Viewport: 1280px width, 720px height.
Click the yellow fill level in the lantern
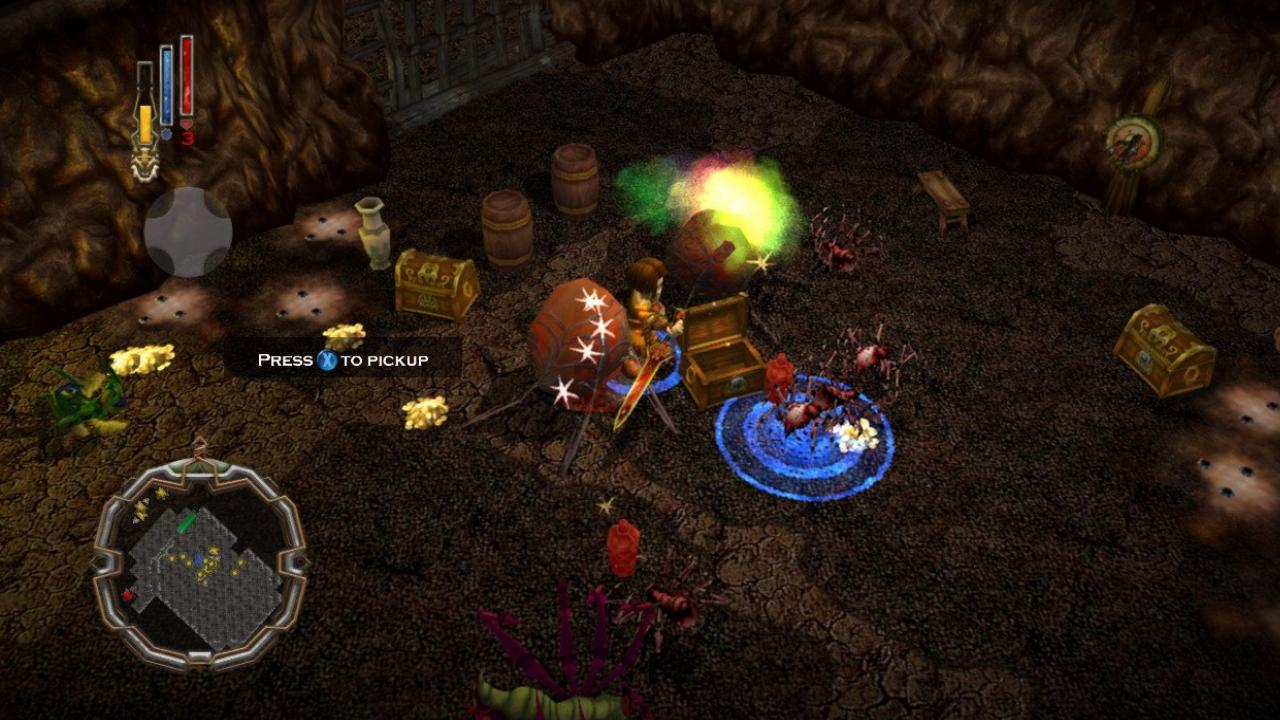click(145, 124)
